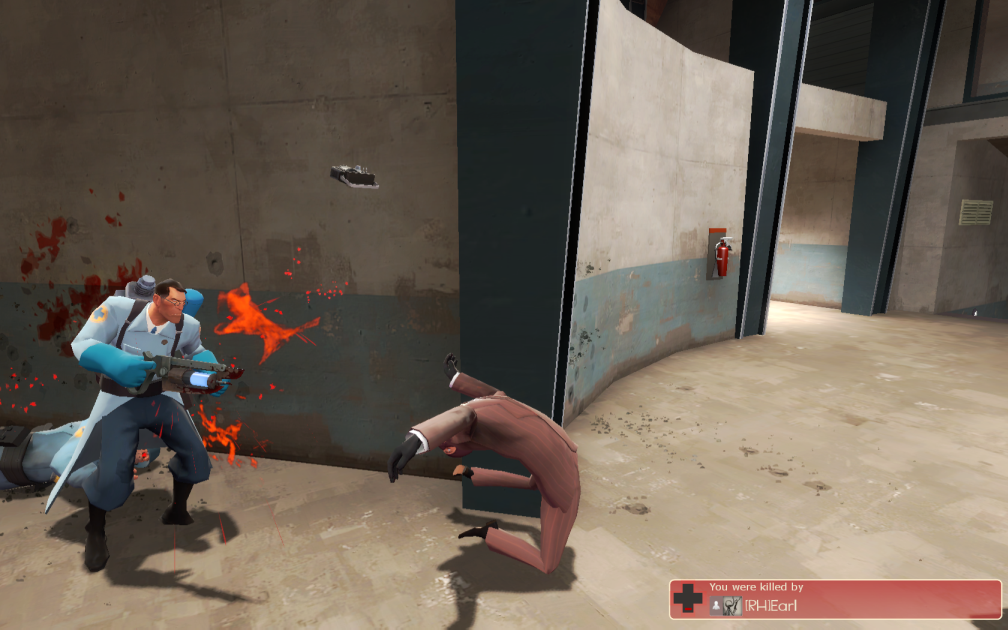Select the killer name [RH]Earl
The width and height of the screenshot is (1008, 630).
tap(771, 605)
